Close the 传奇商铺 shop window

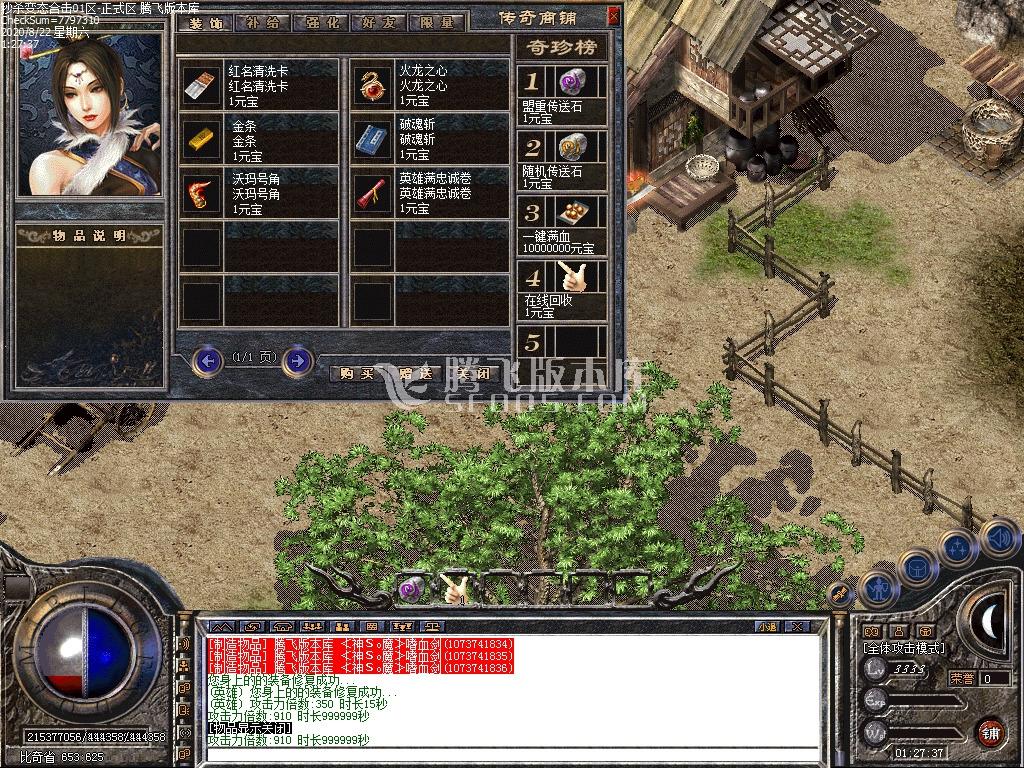pos(613,16)
